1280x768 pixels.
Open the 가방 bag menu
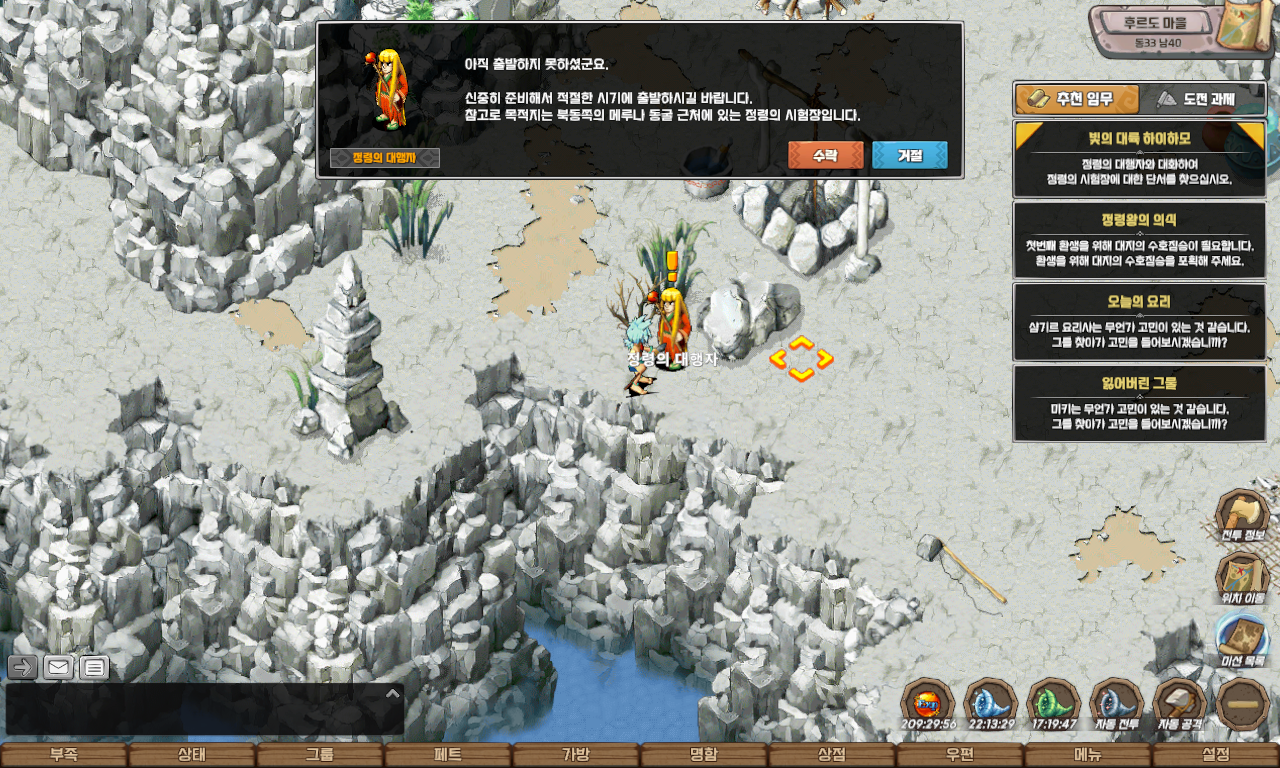(x=576, y=755)
